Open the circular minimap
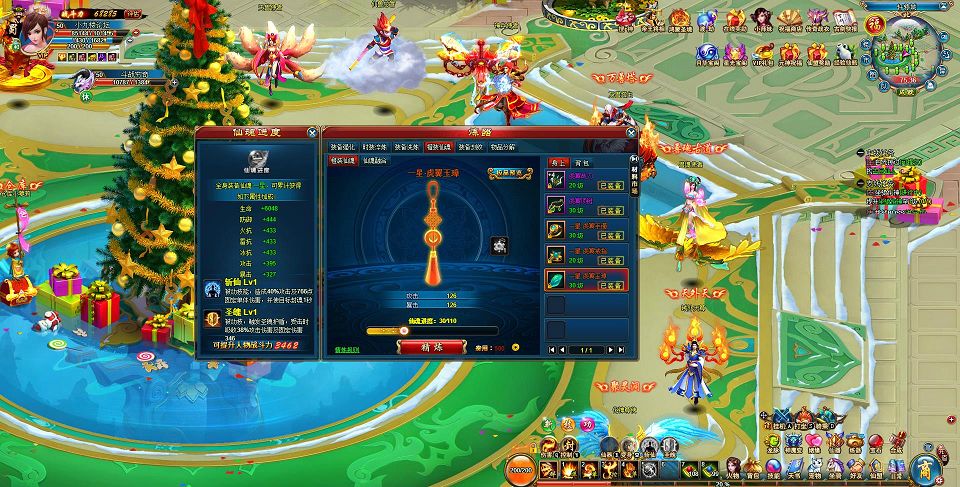This screenshot has height=487, width=960. (x=905, y=52)
